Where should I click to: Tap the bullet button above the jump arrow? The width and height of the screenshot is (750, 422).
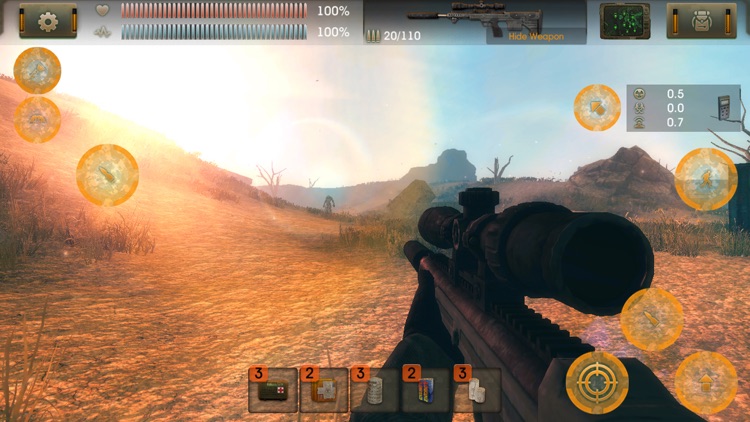click(651, 319)
